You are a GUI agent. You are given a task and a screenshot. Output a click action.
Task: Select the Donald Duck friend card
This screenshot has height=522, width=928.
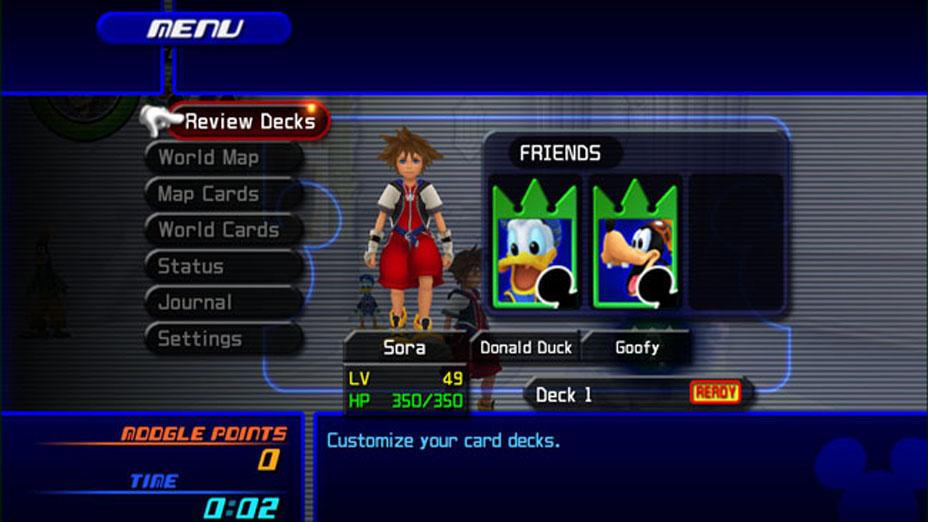534,244
